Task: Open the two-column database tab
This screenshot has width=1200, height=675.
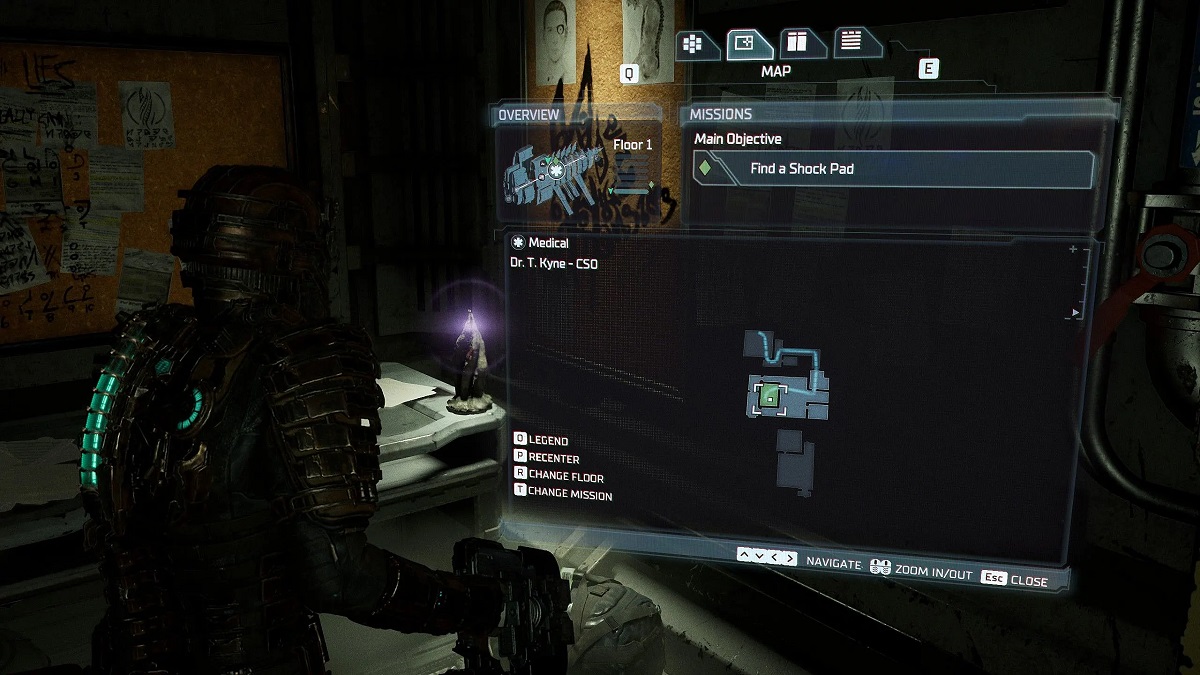Action: [798, 42]
